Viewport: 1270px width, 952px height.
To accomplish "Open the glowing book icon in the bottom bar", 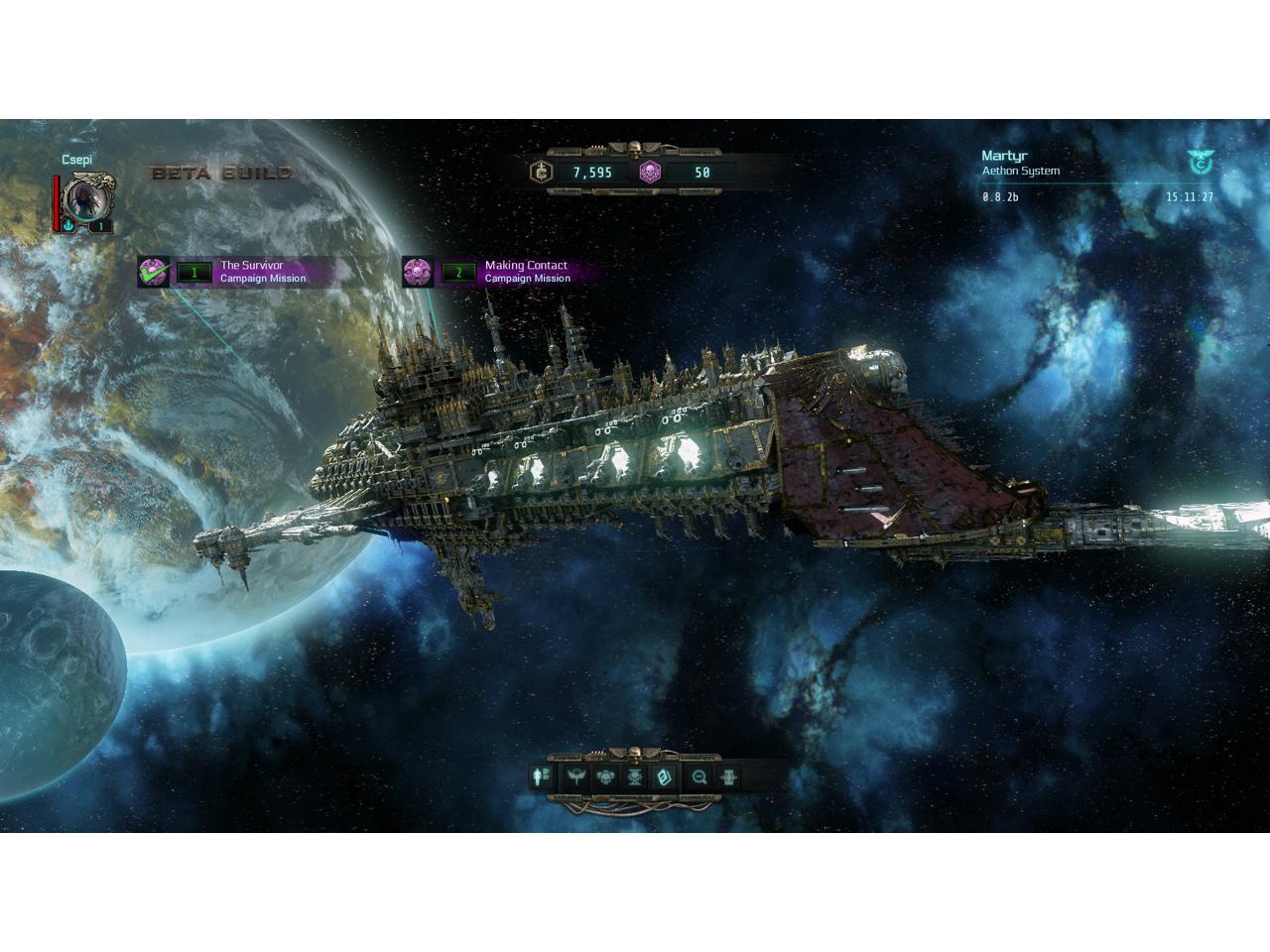I will point(666,776).
